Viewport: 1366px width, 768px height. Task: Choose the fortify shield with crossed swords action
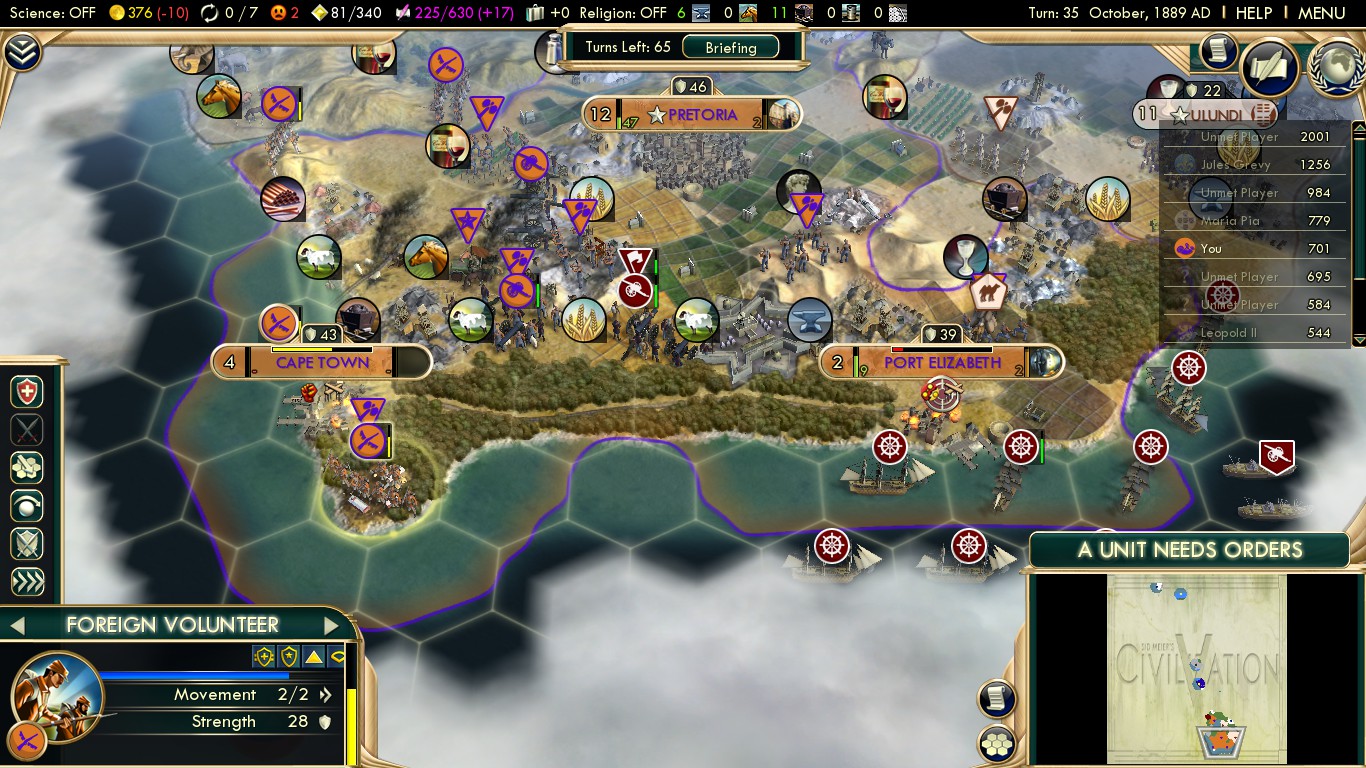click(27, 544)
